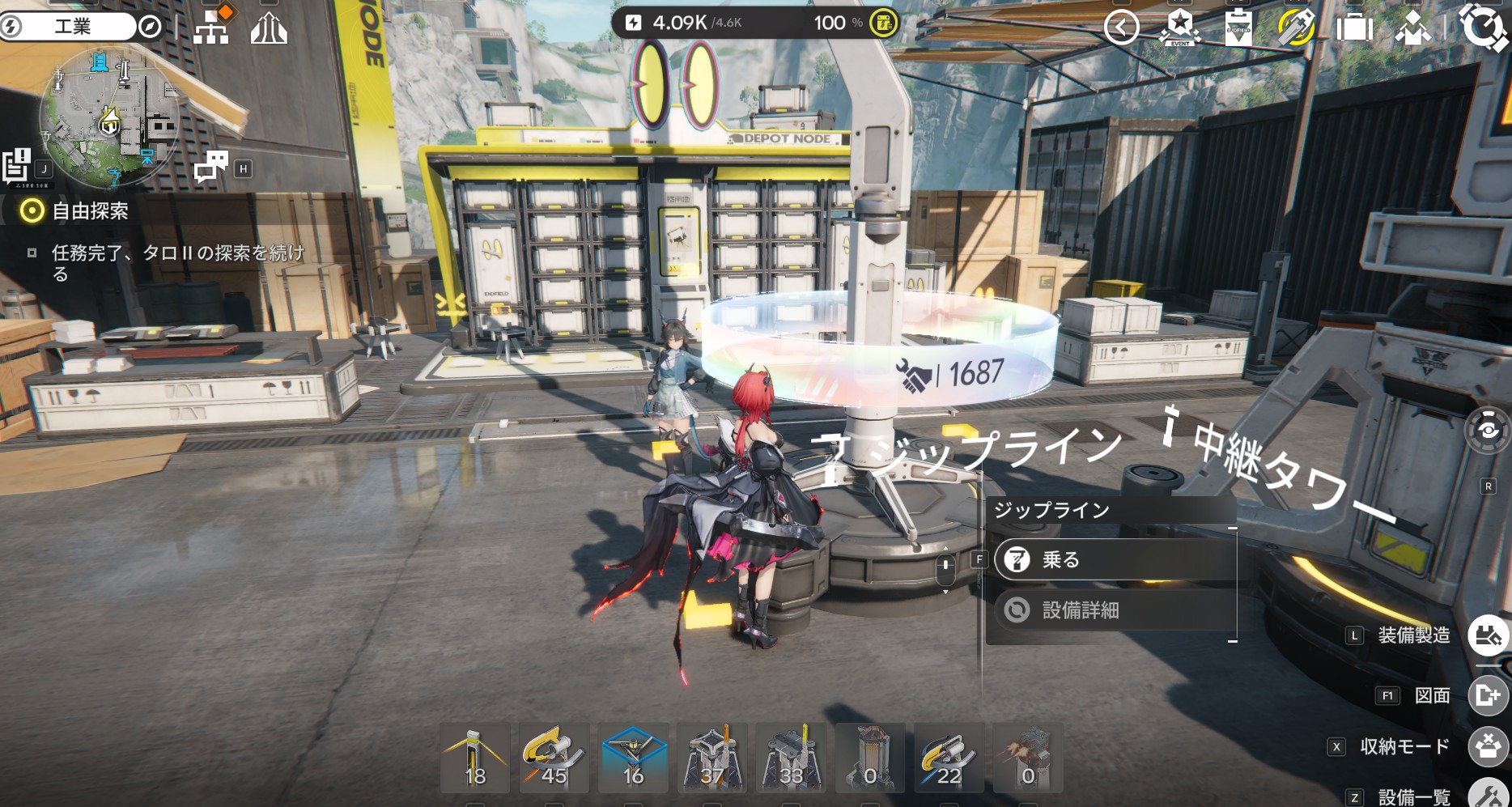Select the facility slot showing 37
1512x807 pixels.
click(711, 758)
